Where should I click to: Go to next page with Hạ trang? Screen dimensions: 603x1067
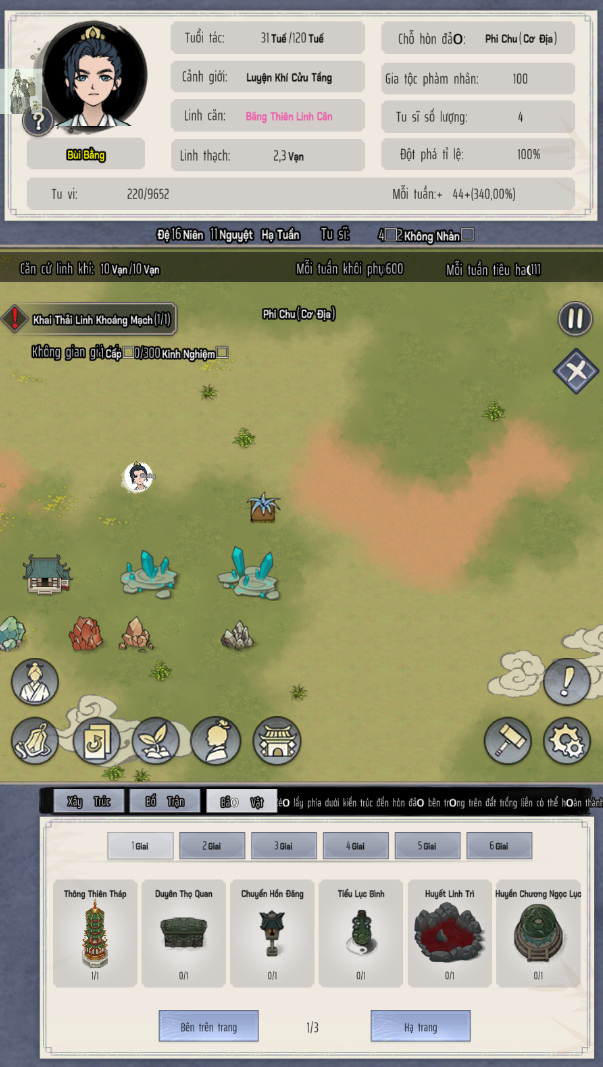[420, 1027]
